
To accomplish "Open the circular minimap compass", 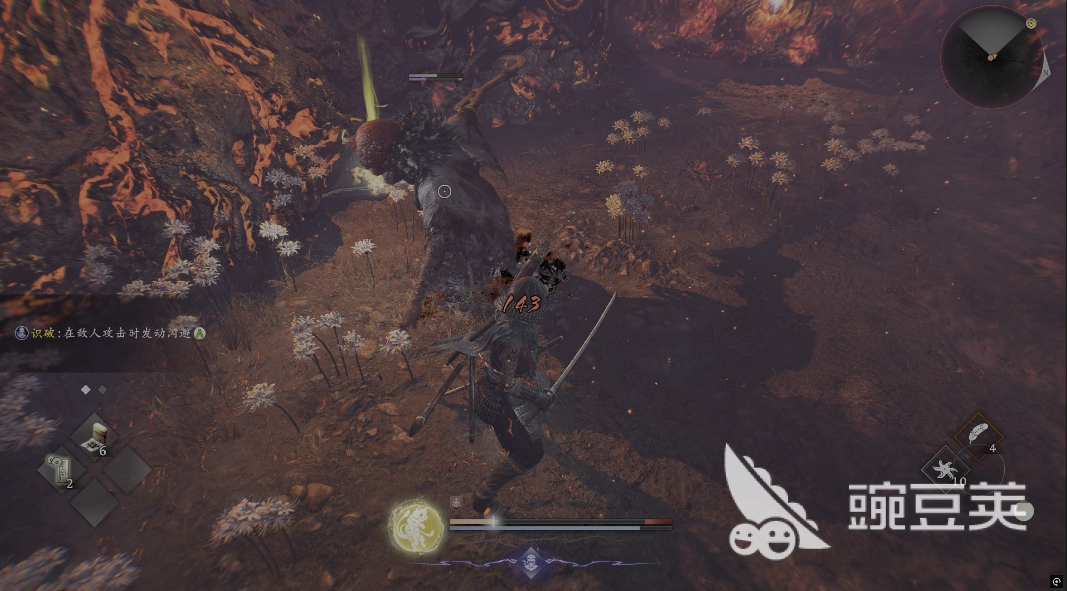I will pos(991,56).
